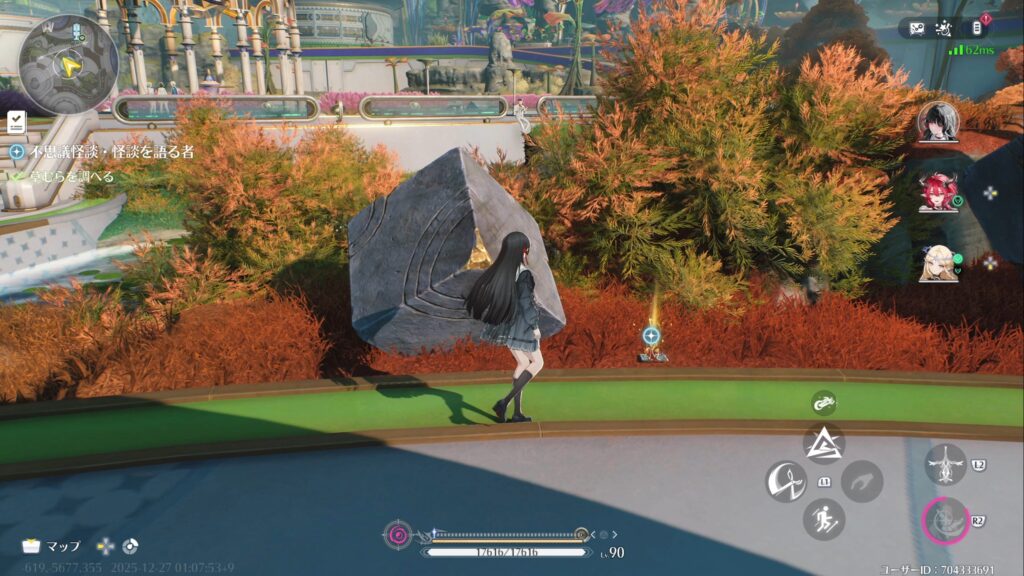Switch to the black-haired character portrait
Screen dimensions: 1024x576
tap(938, 122)
